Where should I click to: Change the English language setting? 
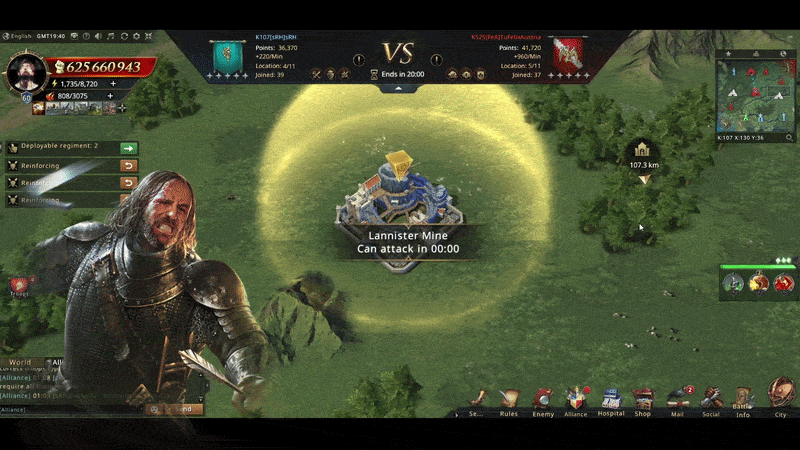[x=20, y=35]
